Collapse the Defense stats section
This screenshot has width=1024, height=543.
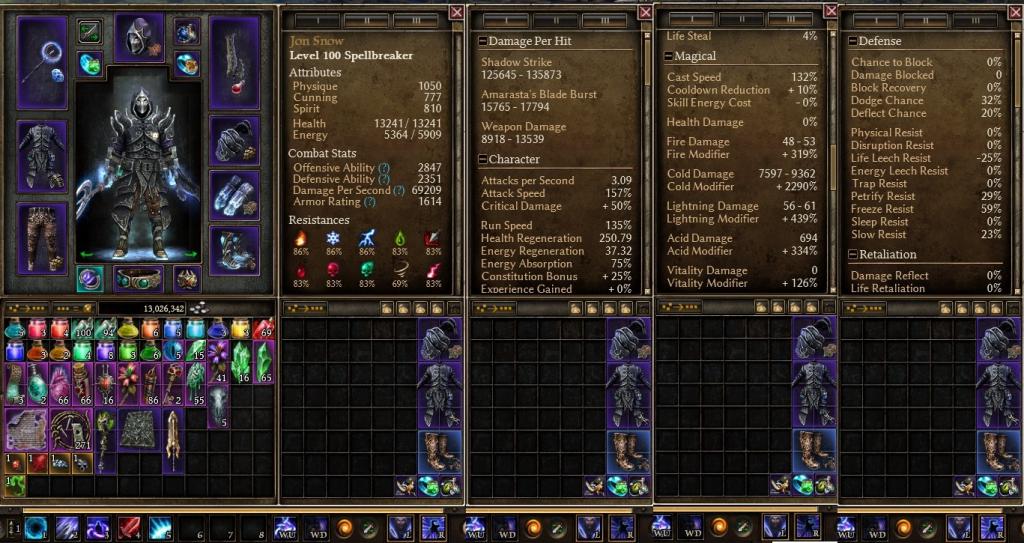[x=853, y=41]
